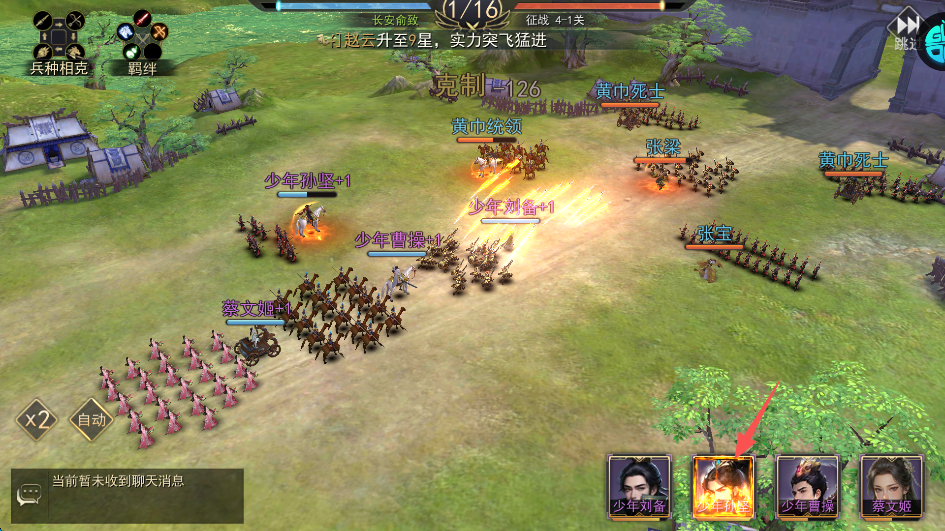Skip the battle with 跳过 button
Viewport: 945px width, 531px height.
pyautogui.click(x=906, y=30)
